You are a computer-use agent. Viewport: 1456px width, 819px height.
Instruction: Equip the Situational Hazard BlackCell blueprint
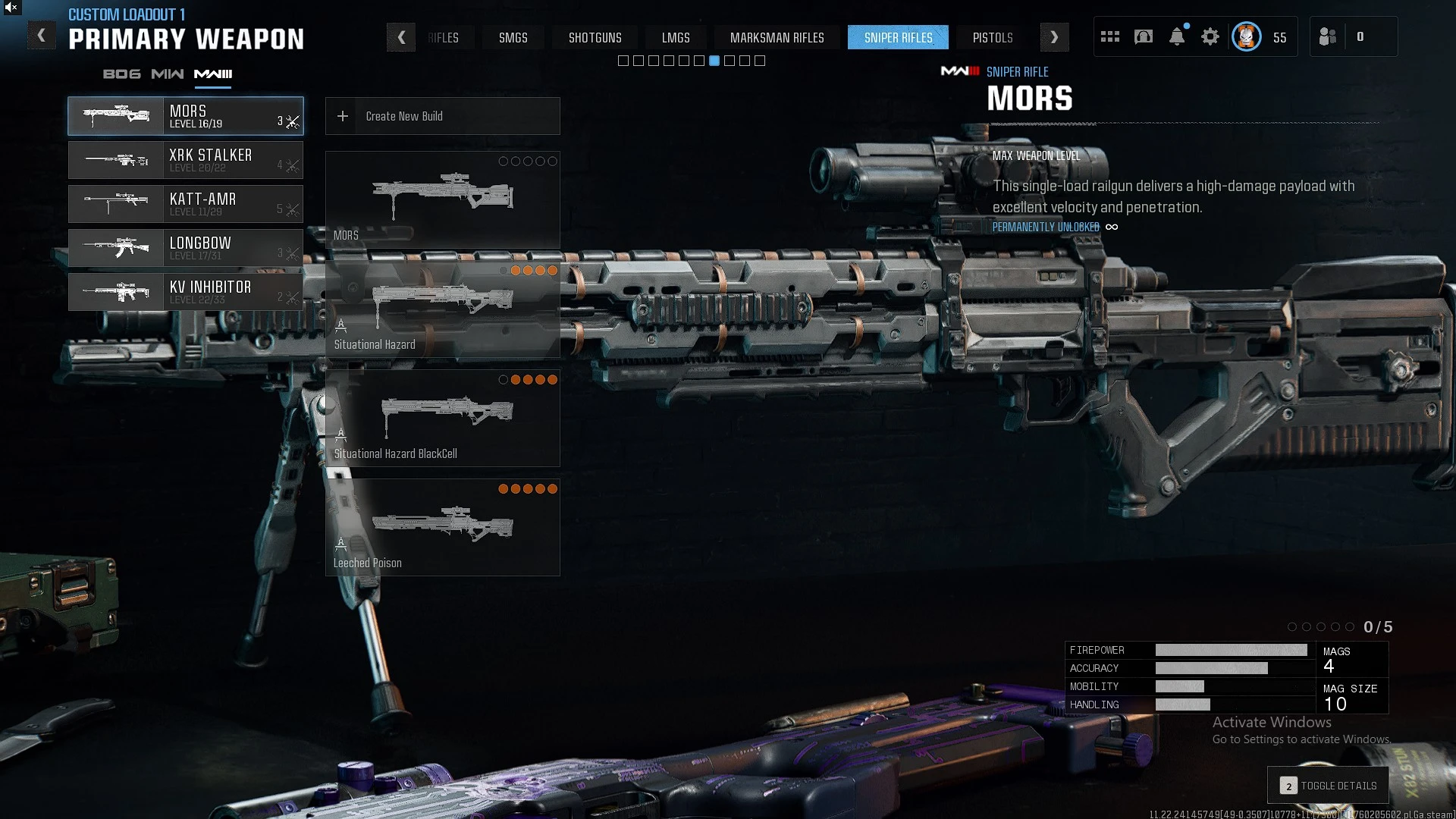coord(443,418)
